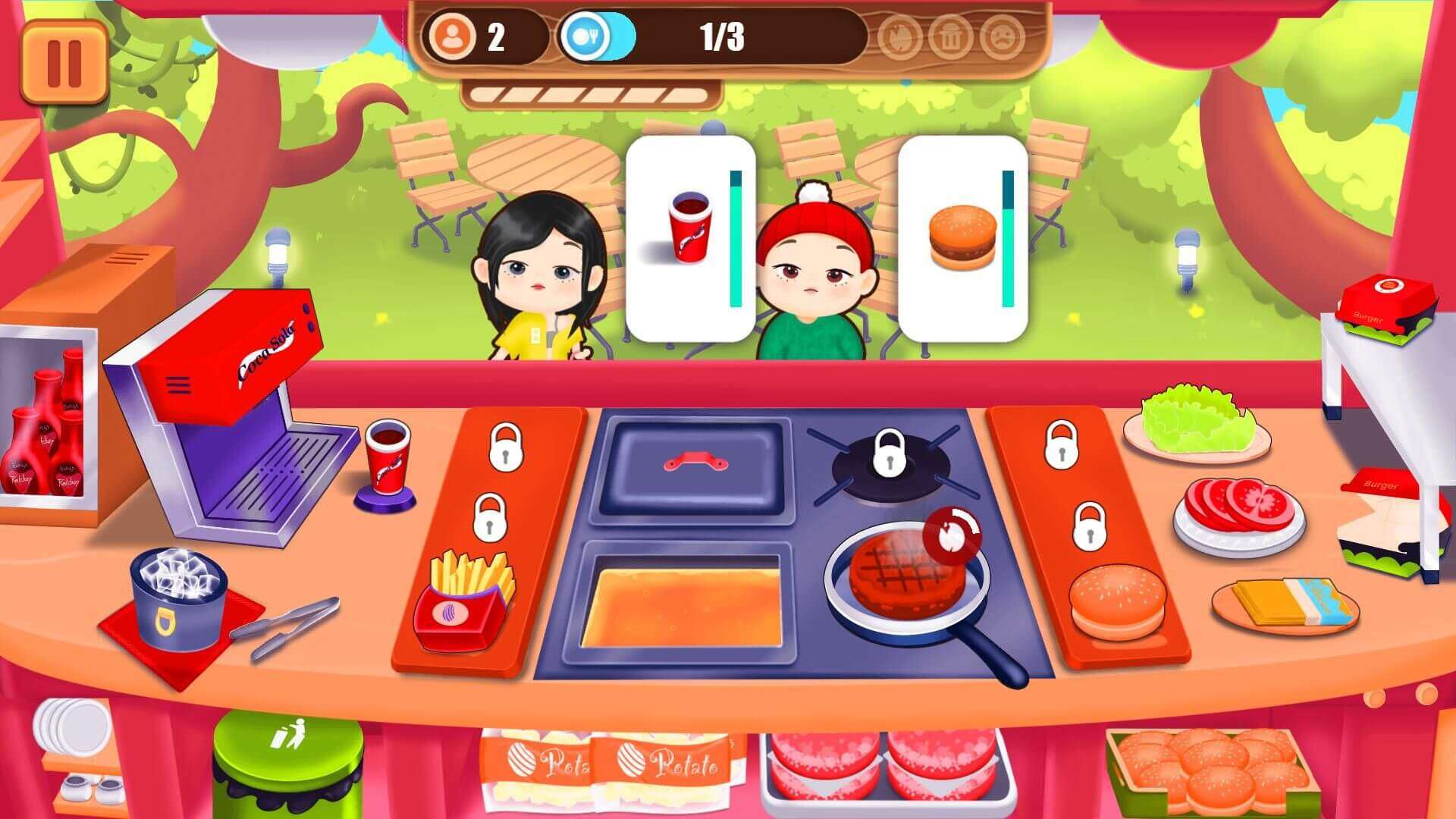Screen dimensions: 1456x819
Task: Grab the ready box of french fries
Action: (x=463, y=602)
